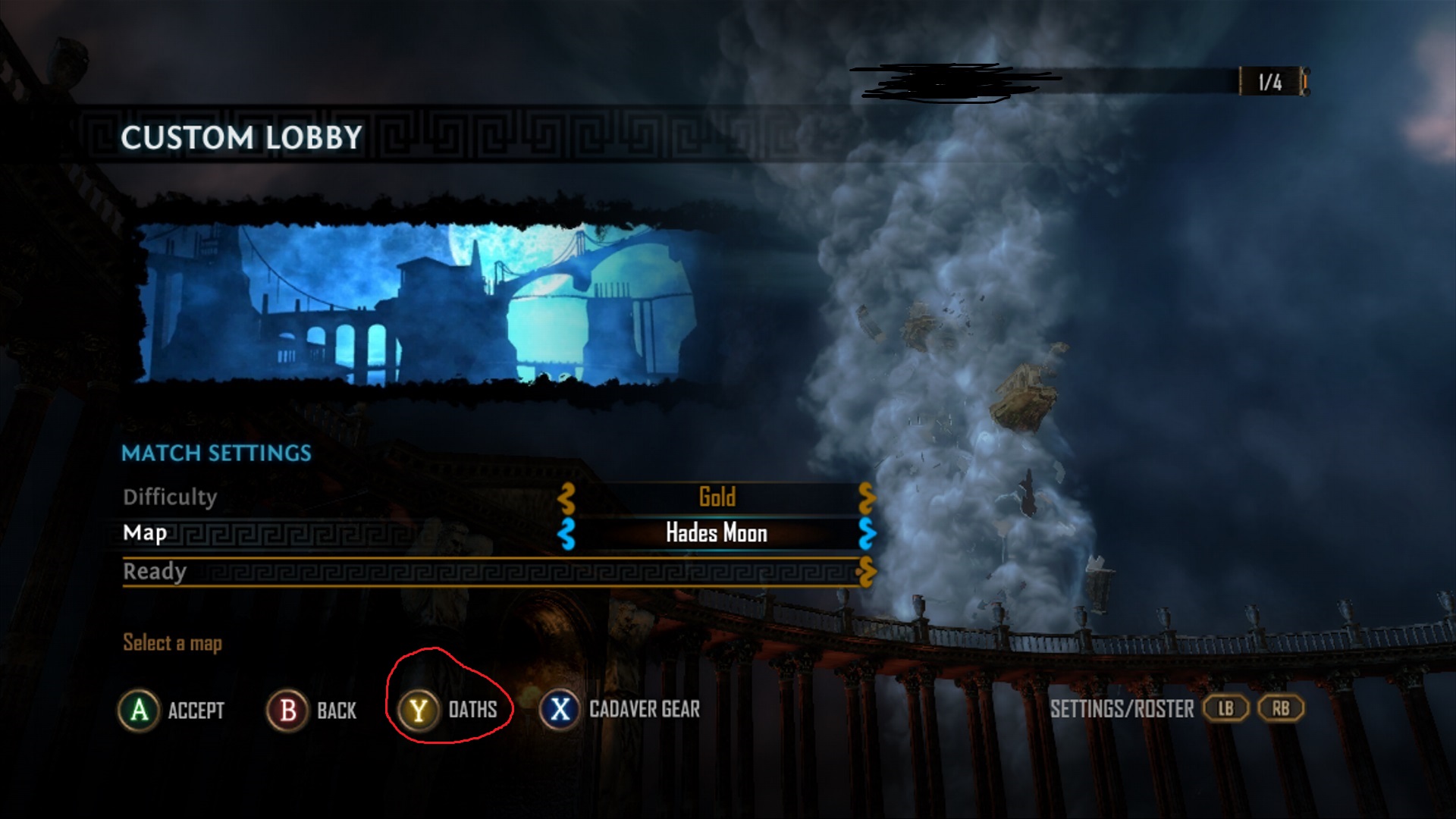The image size is (1456, 819).
Task: Click the right arrow beside Gold difficulty
Action: coord(867,498)
